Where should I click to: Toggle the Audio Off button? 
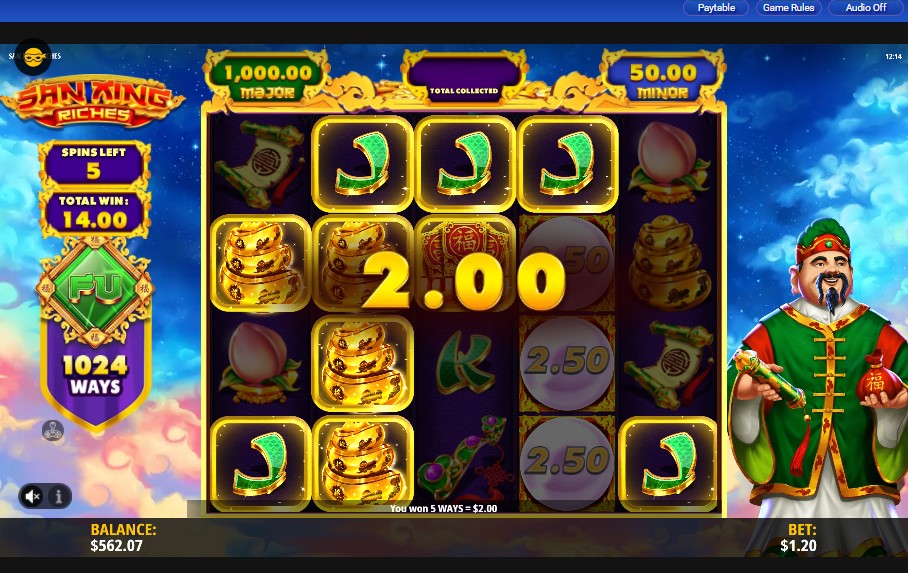point(865,8)
